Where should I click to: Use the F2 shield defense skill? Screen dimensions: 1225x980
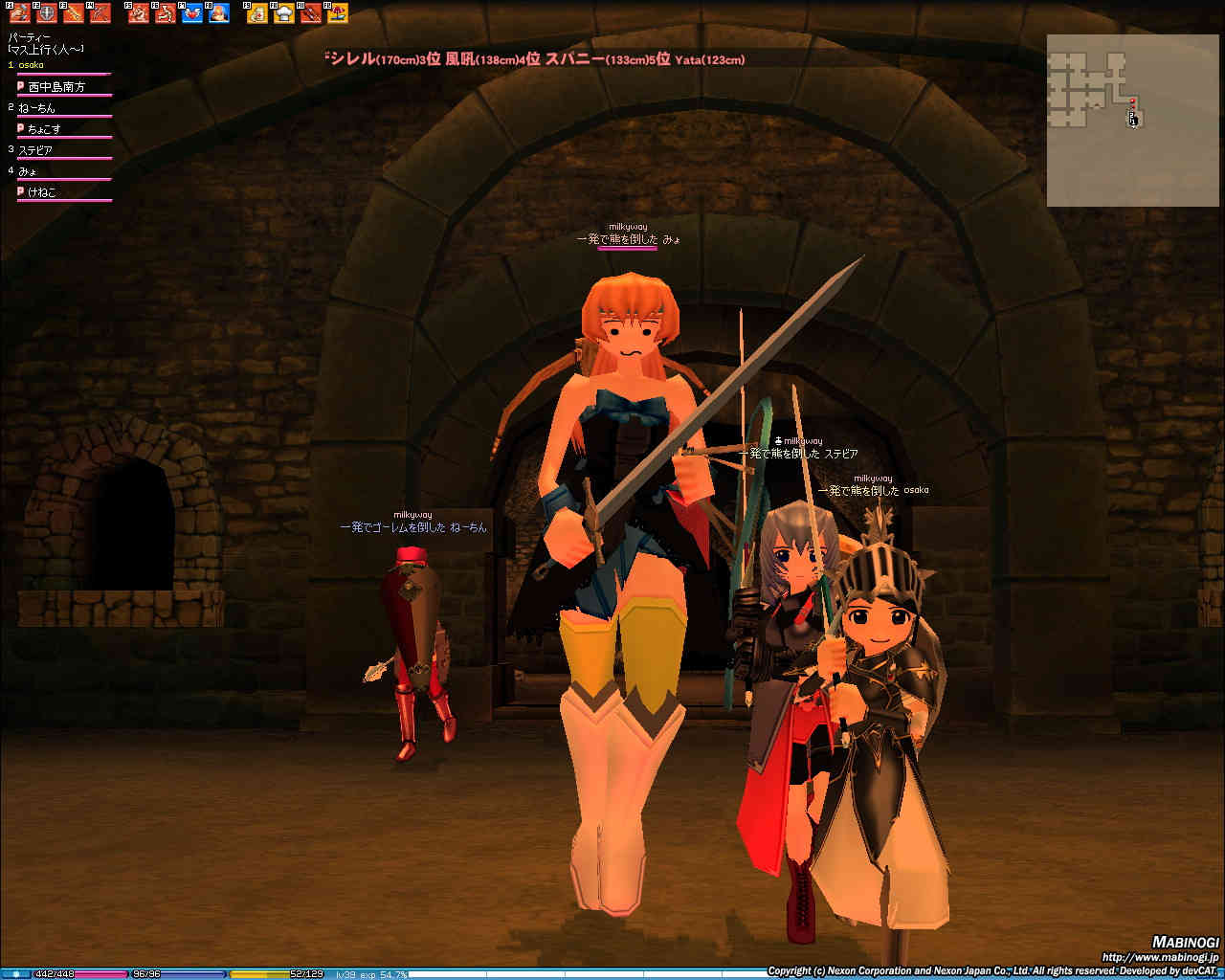tap(47, 13)
